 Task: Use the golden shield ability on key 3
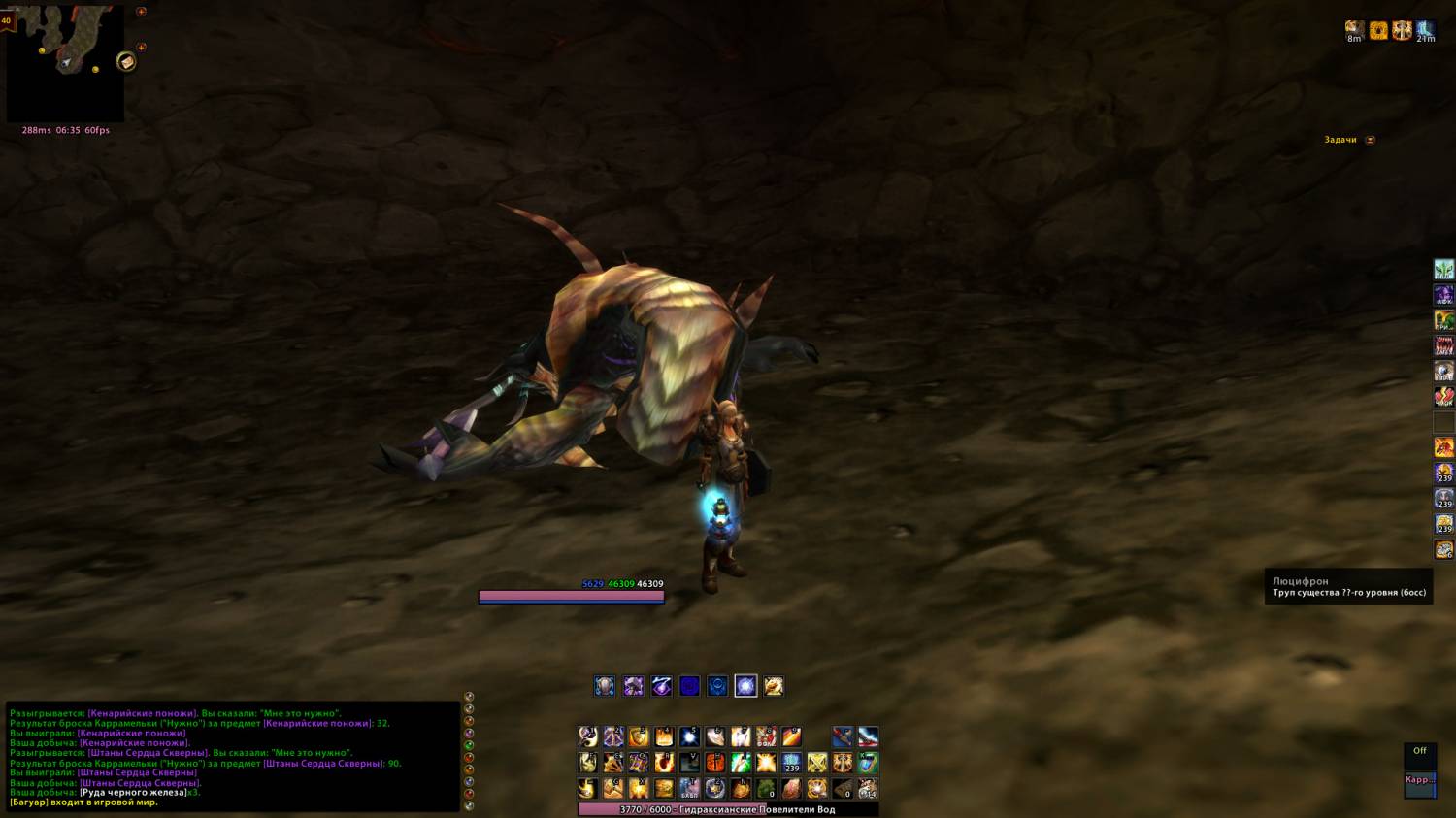639,736
